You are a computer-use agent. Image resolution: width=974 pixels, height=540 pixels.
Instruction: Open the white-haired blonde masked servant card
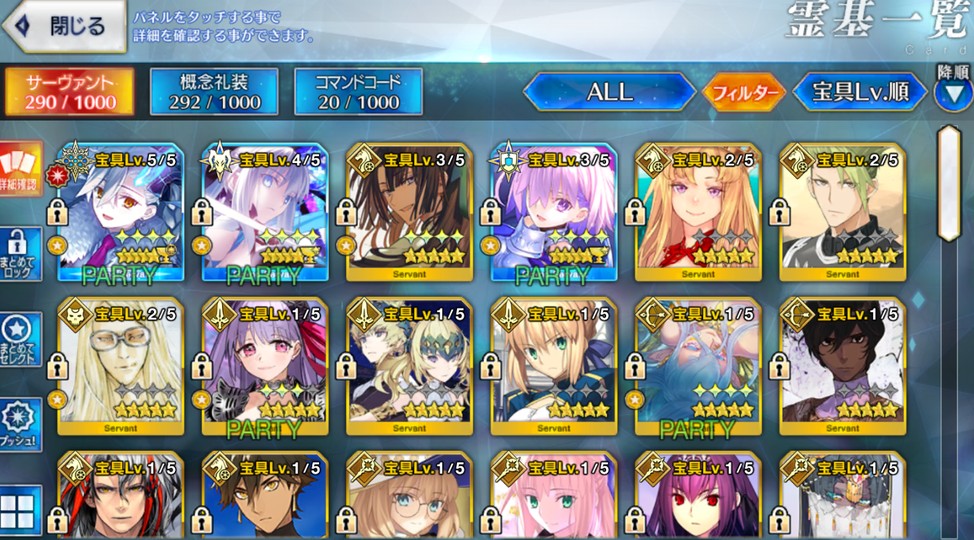(120, 367)
